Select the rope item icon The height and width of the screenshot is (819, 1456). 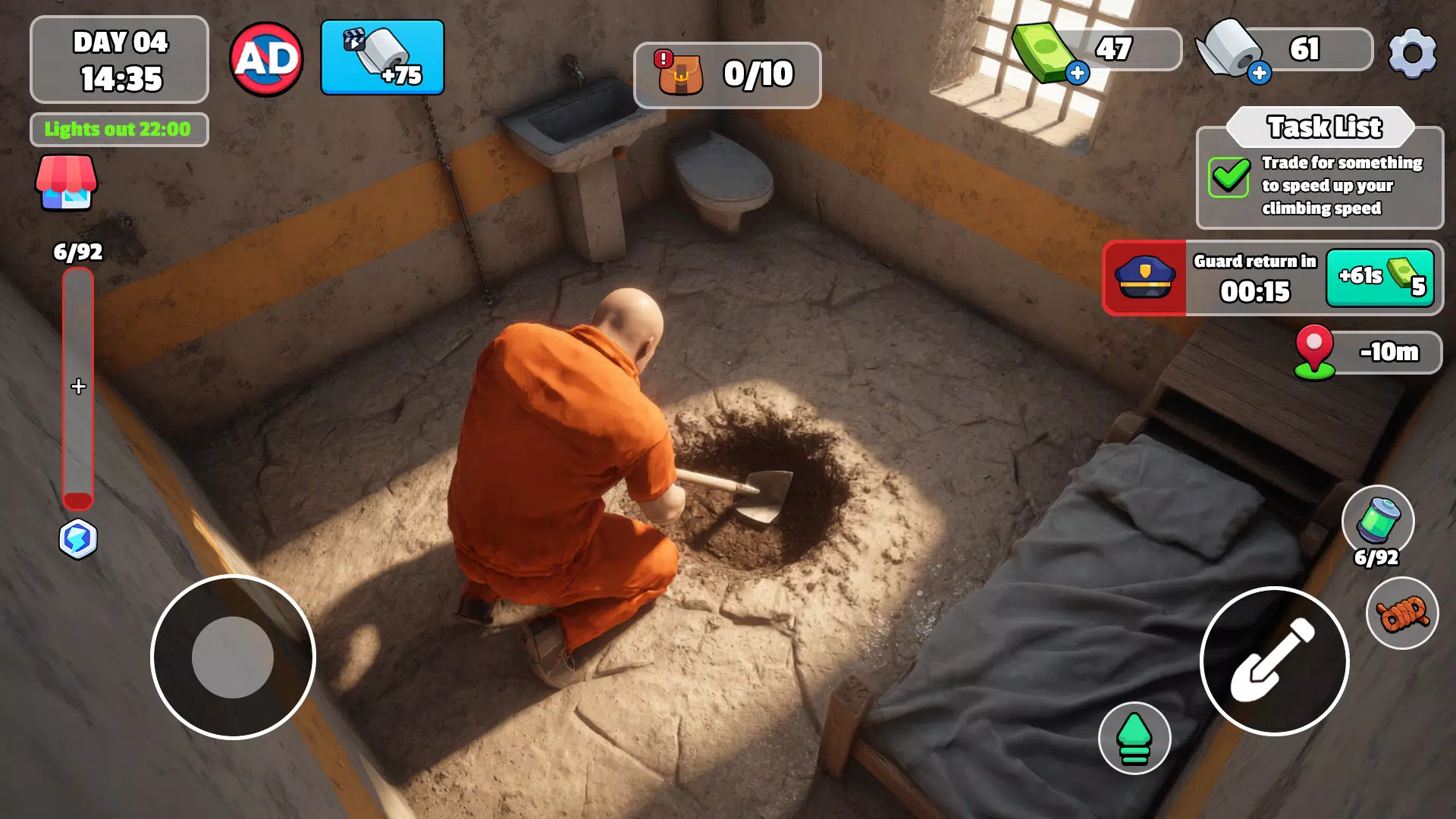click(x=1401, y=614)
